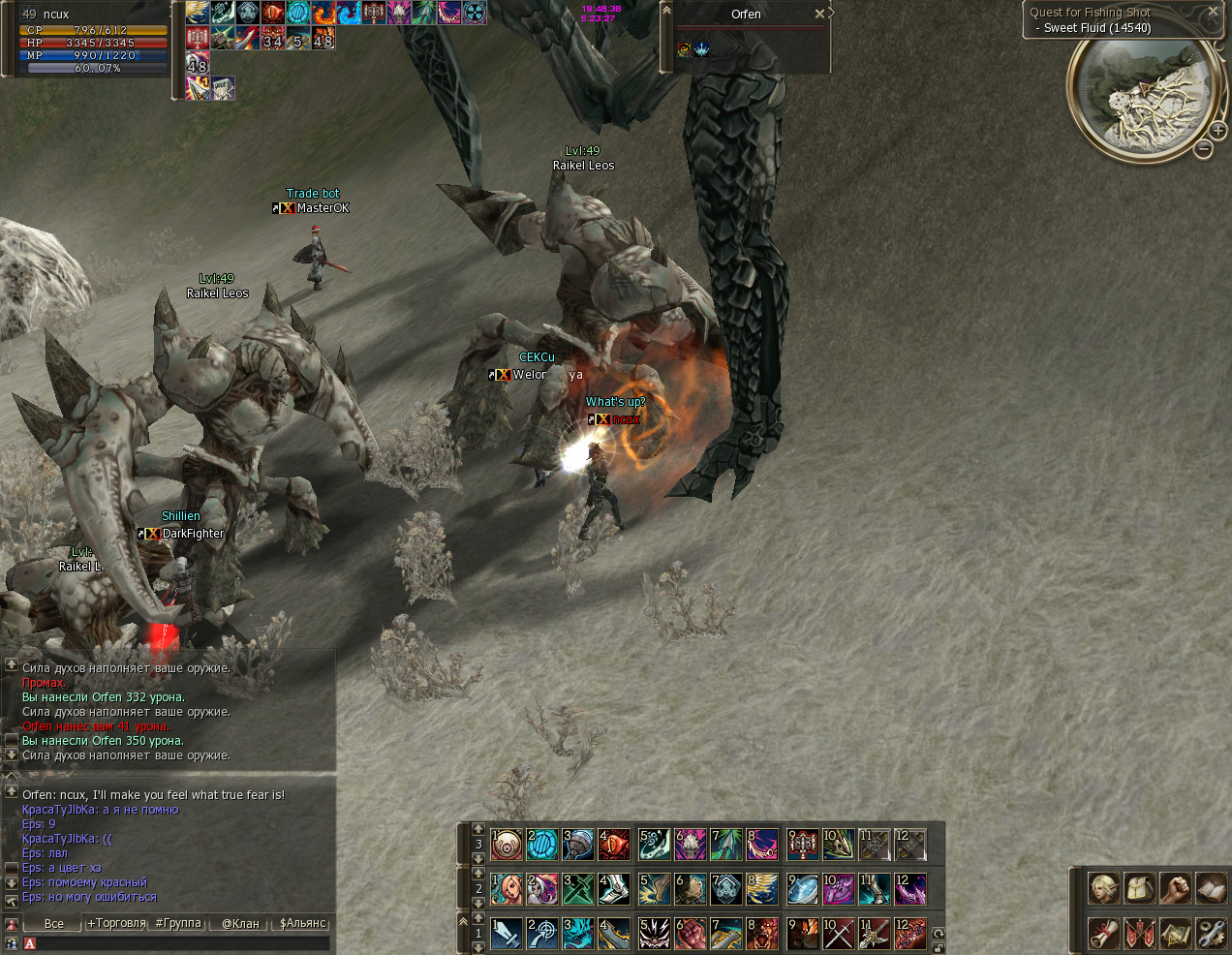Close the Quest for Fishing Shot tracker

[x=1213, y=12]
